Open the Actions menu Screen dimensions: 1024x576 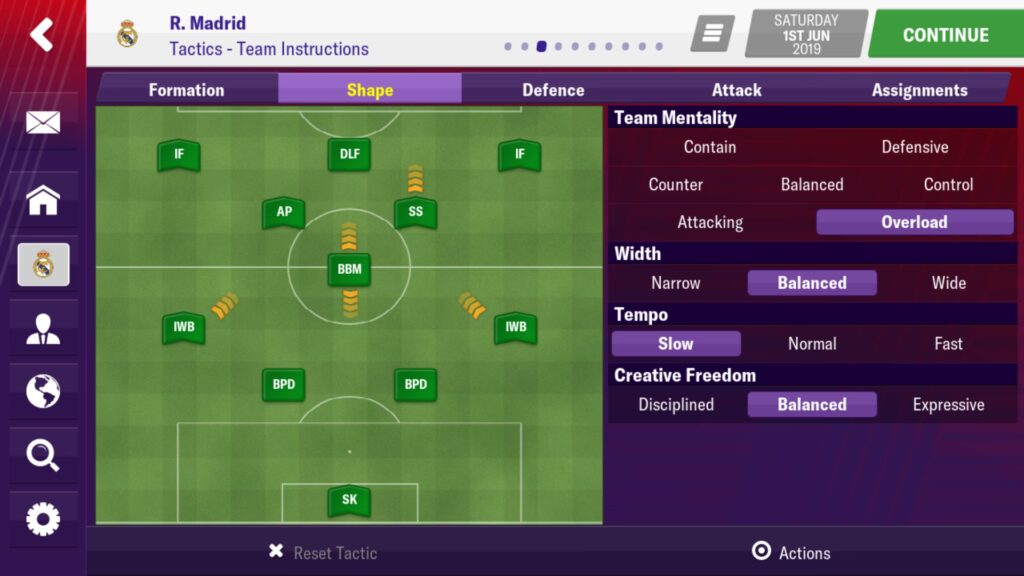point(791,552)
